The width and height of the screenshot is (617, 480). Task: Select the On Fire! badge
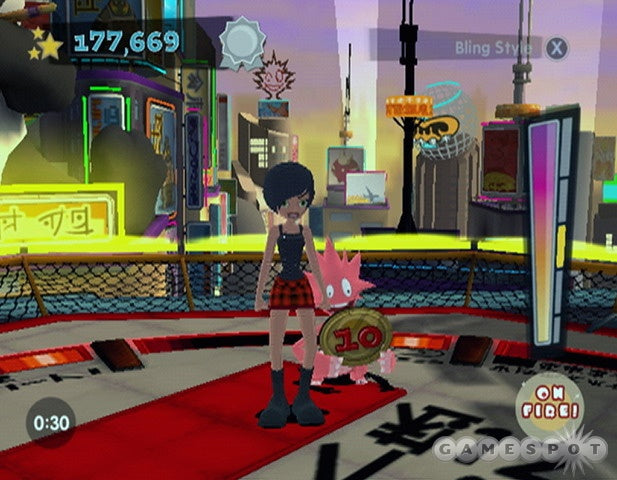click(548, 402)
